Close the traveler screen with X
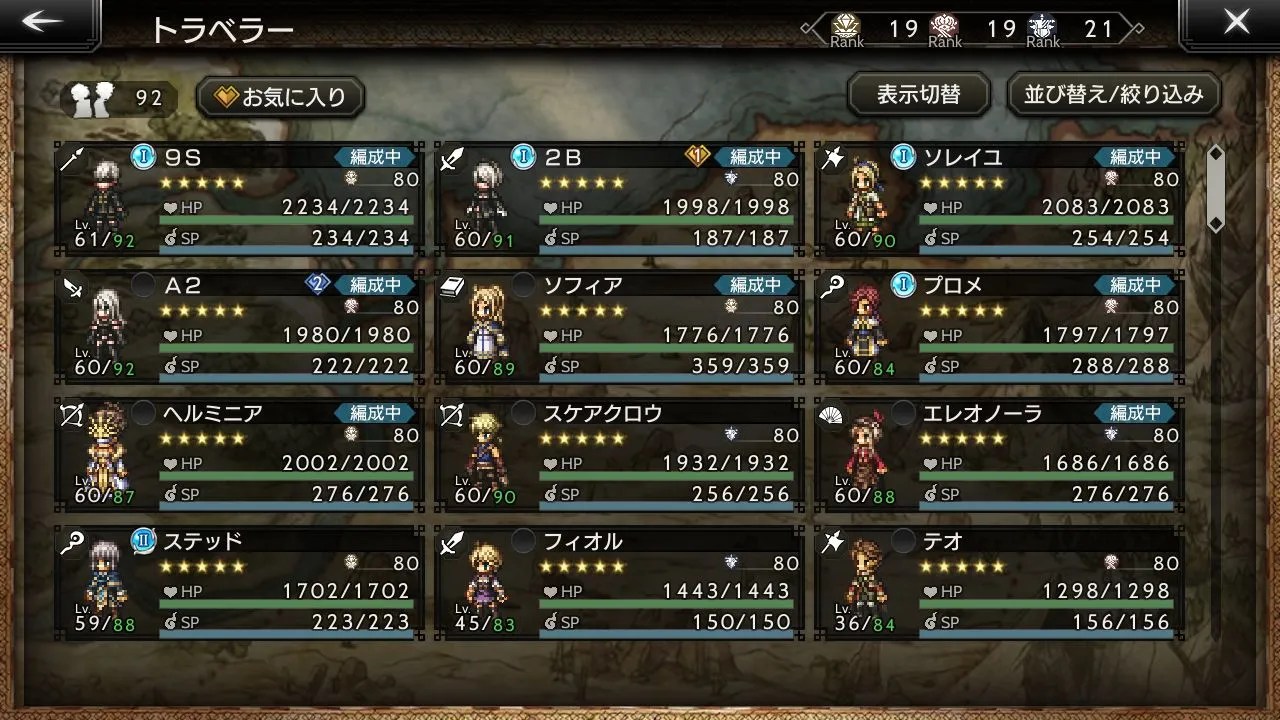This screenshot has width=1280, height=720. [1236, 24]
